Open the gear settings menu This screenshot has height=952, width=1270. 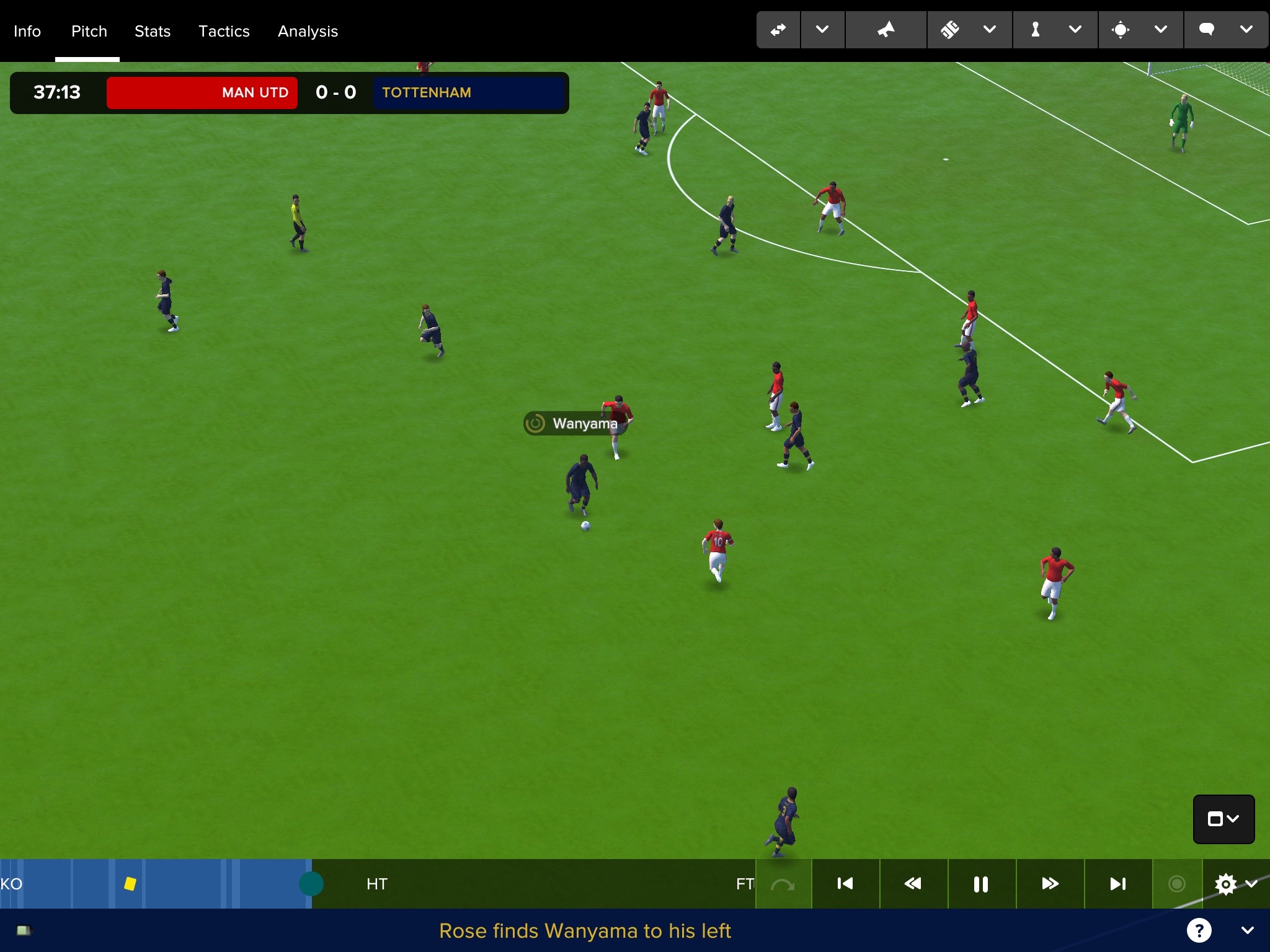[1226, 884]
